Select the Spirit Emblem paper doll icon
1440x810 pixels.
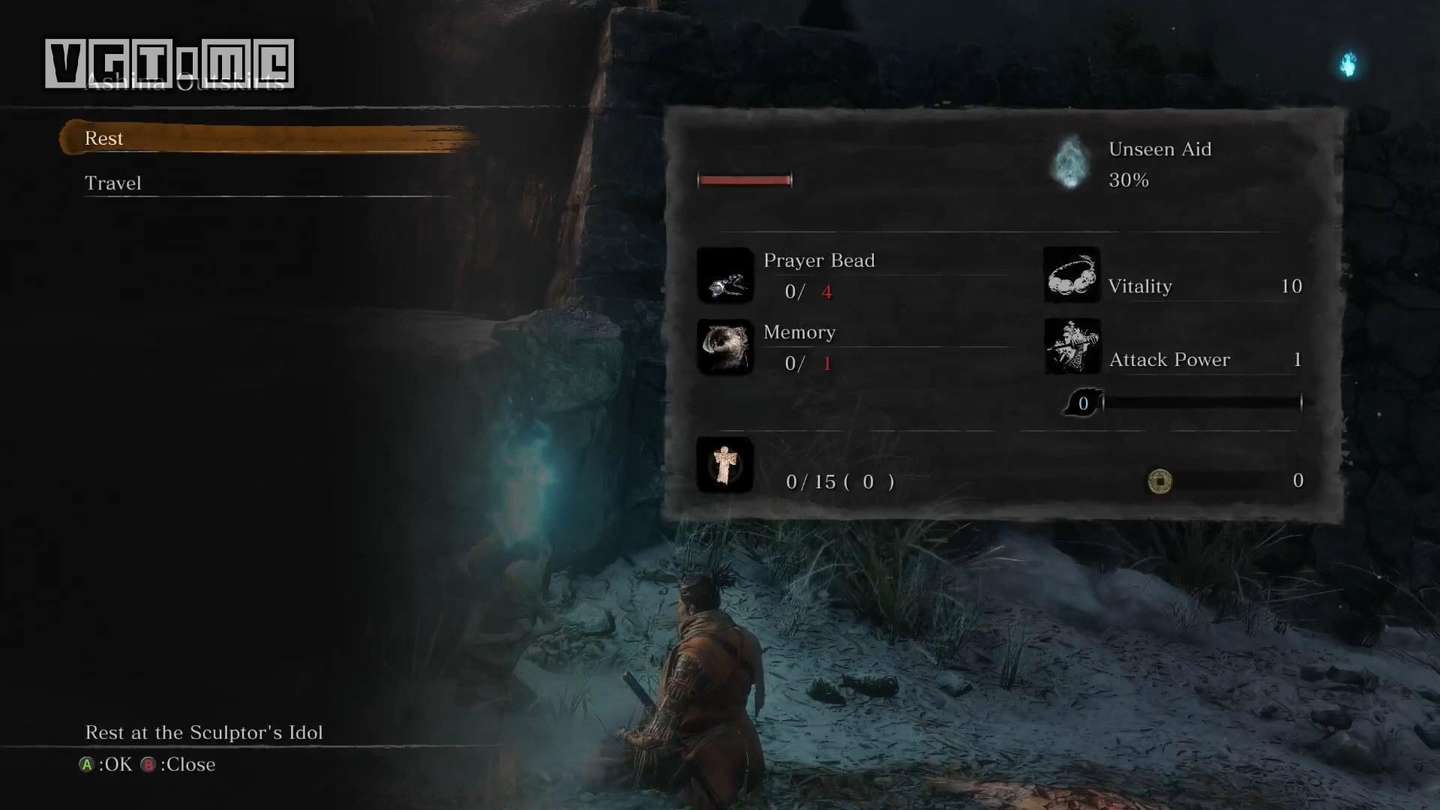coord(725,465)
